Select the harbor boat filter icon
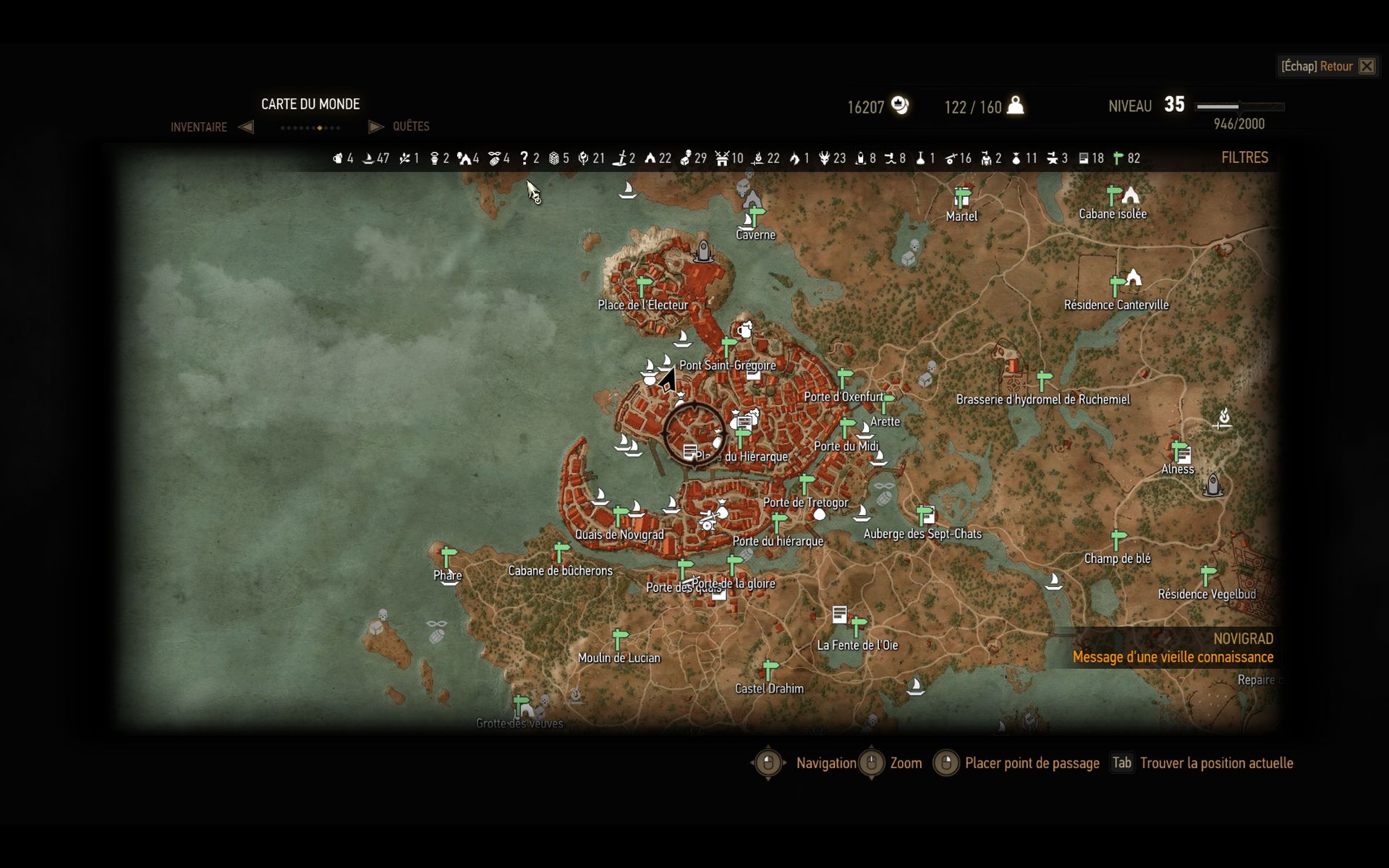 point(367,157)
